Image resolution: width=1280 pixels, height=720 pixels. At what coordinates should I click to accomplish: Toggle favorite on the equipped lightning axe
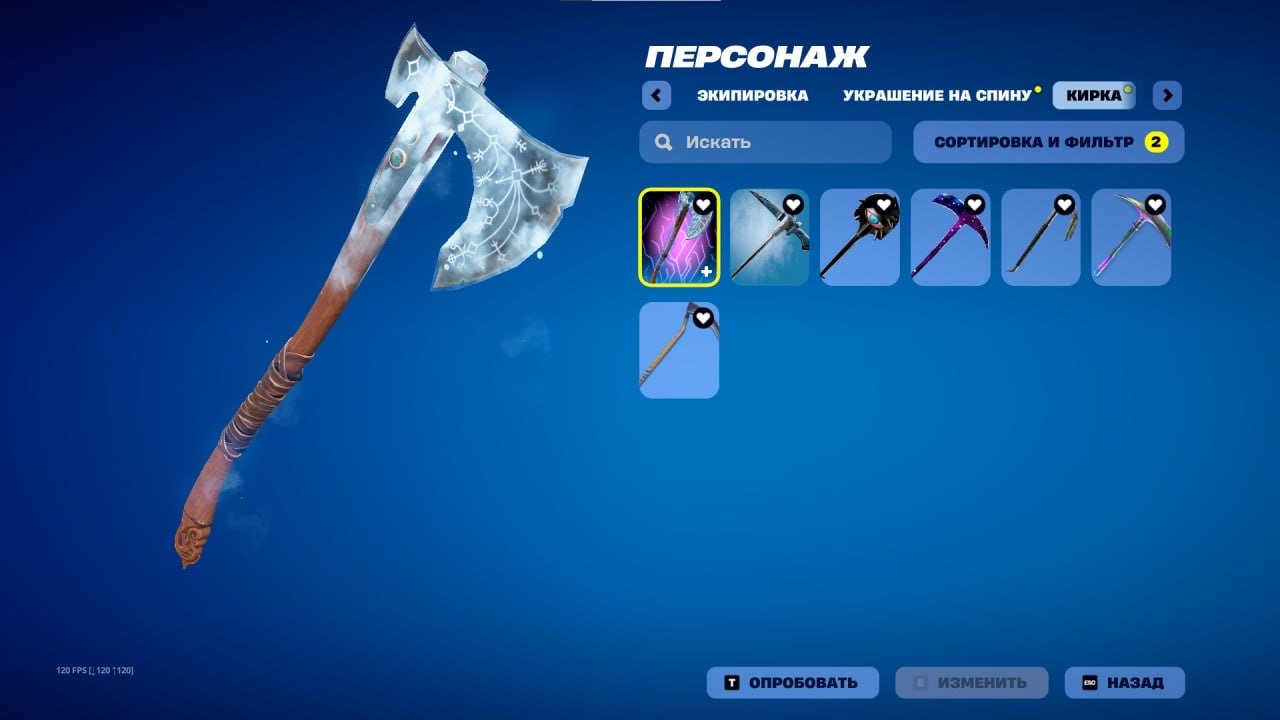point(703,202)
